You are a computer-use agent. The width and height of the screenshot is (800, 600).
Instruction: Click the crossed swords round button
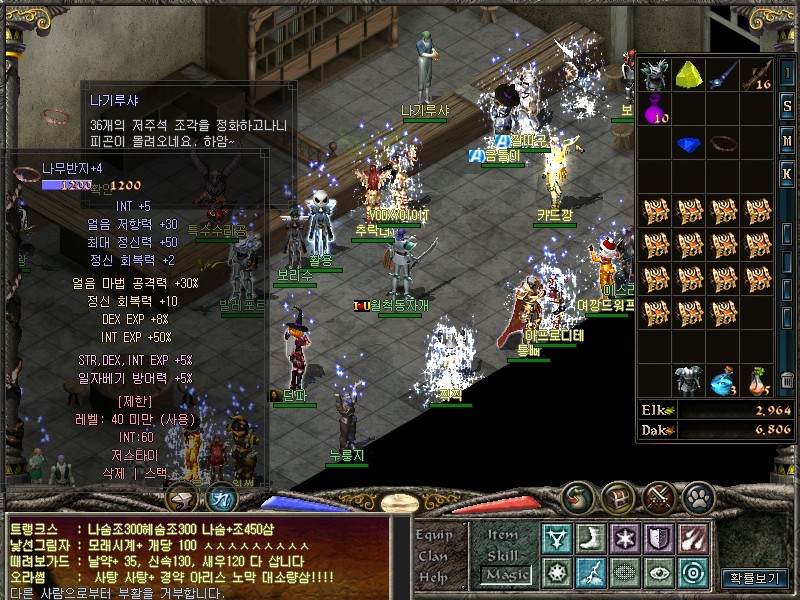[659, 496]
